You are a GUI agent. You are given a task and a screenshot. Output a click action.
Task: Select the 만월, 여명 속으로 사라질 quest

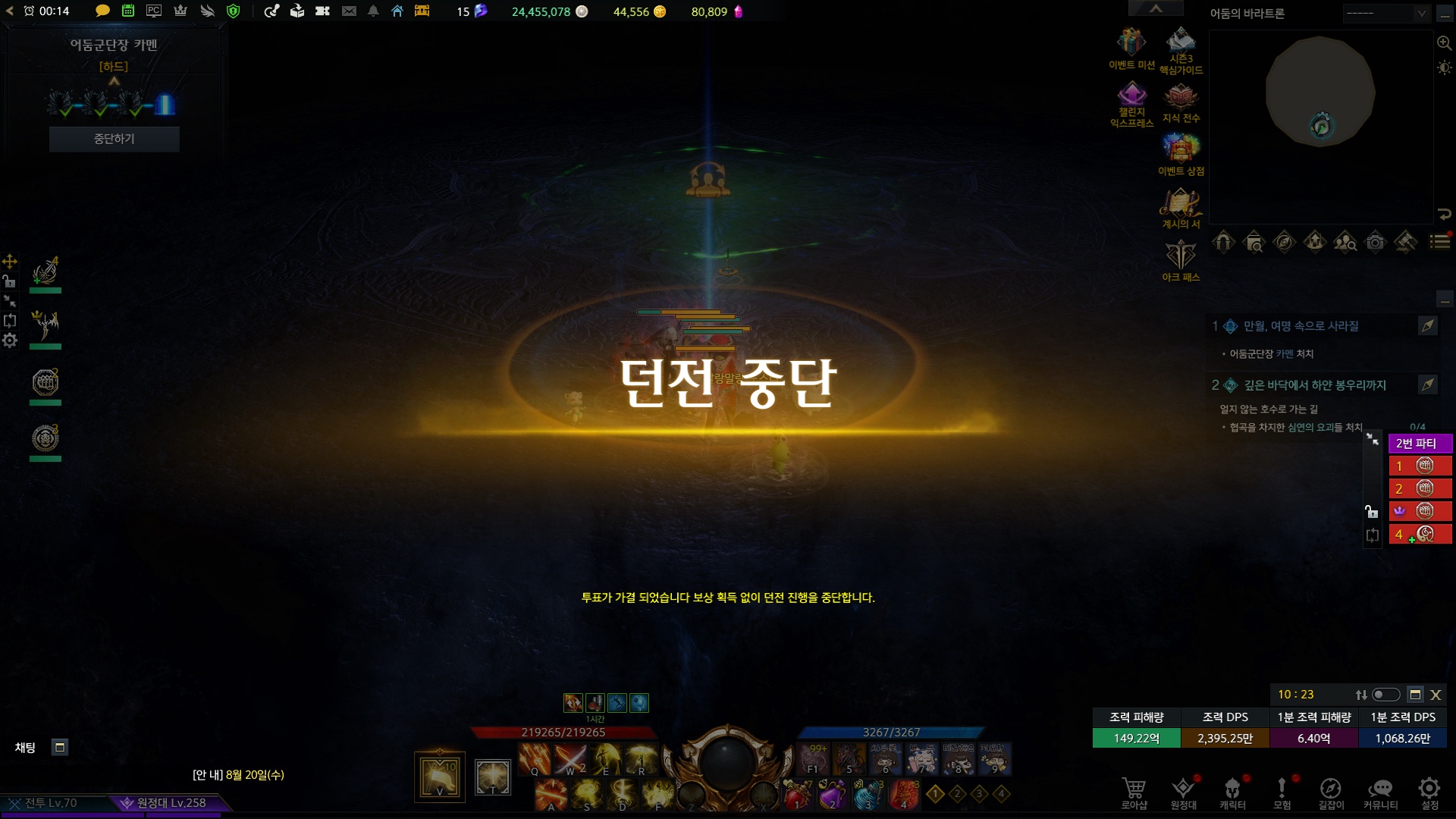pyautogui.click(x=1301, y=326)
